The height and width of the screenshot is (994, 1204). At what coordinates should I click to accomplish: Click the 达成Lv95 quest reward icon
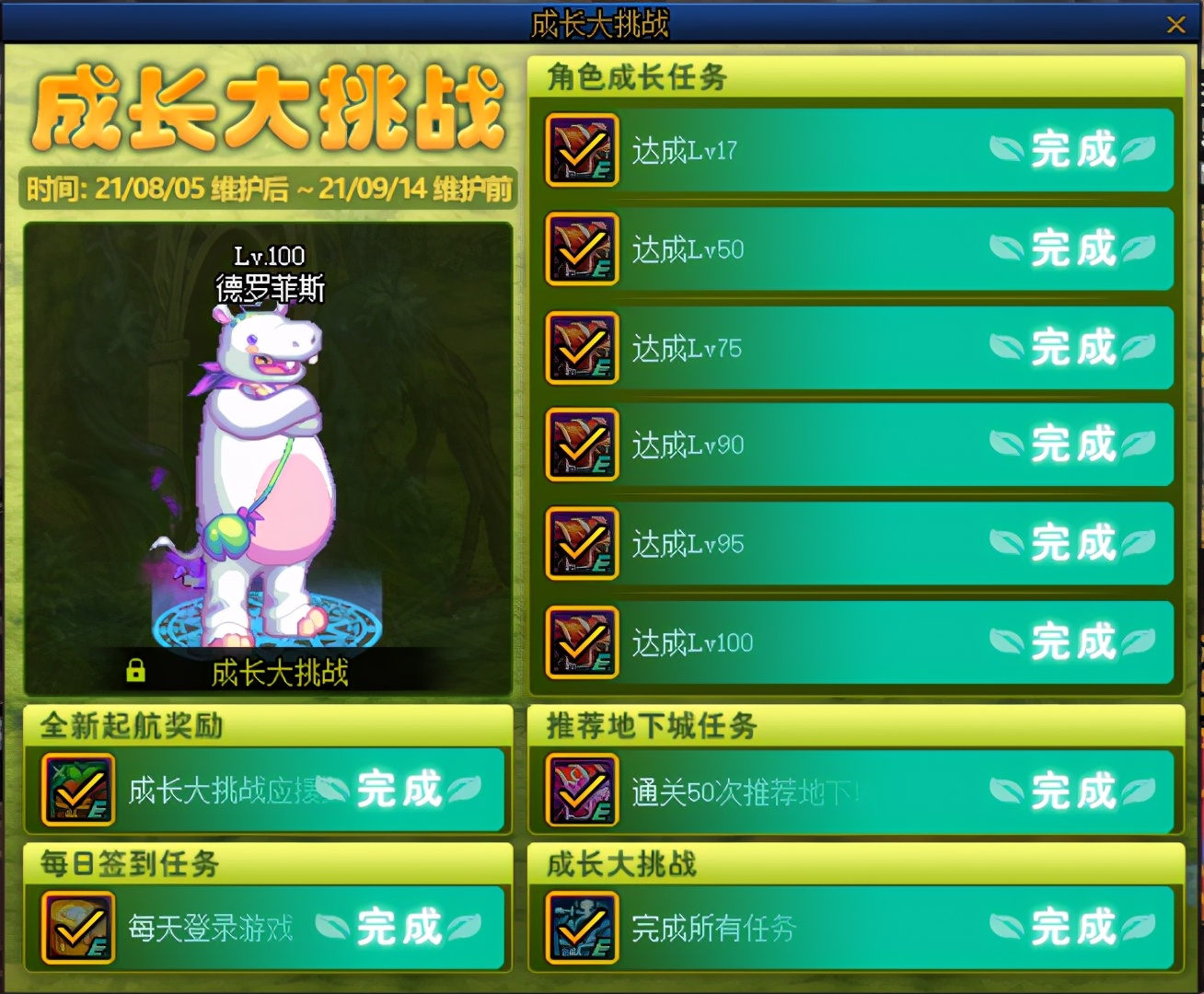581,543
